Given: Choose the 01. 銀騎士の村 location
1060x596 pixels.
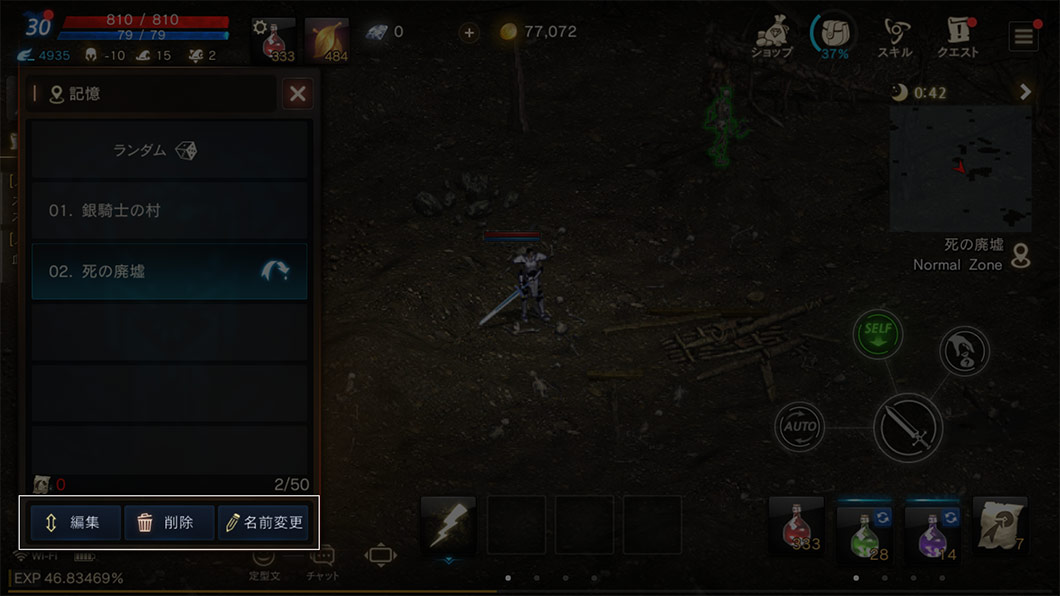Looking at the screenshot, I should [168, 211].
